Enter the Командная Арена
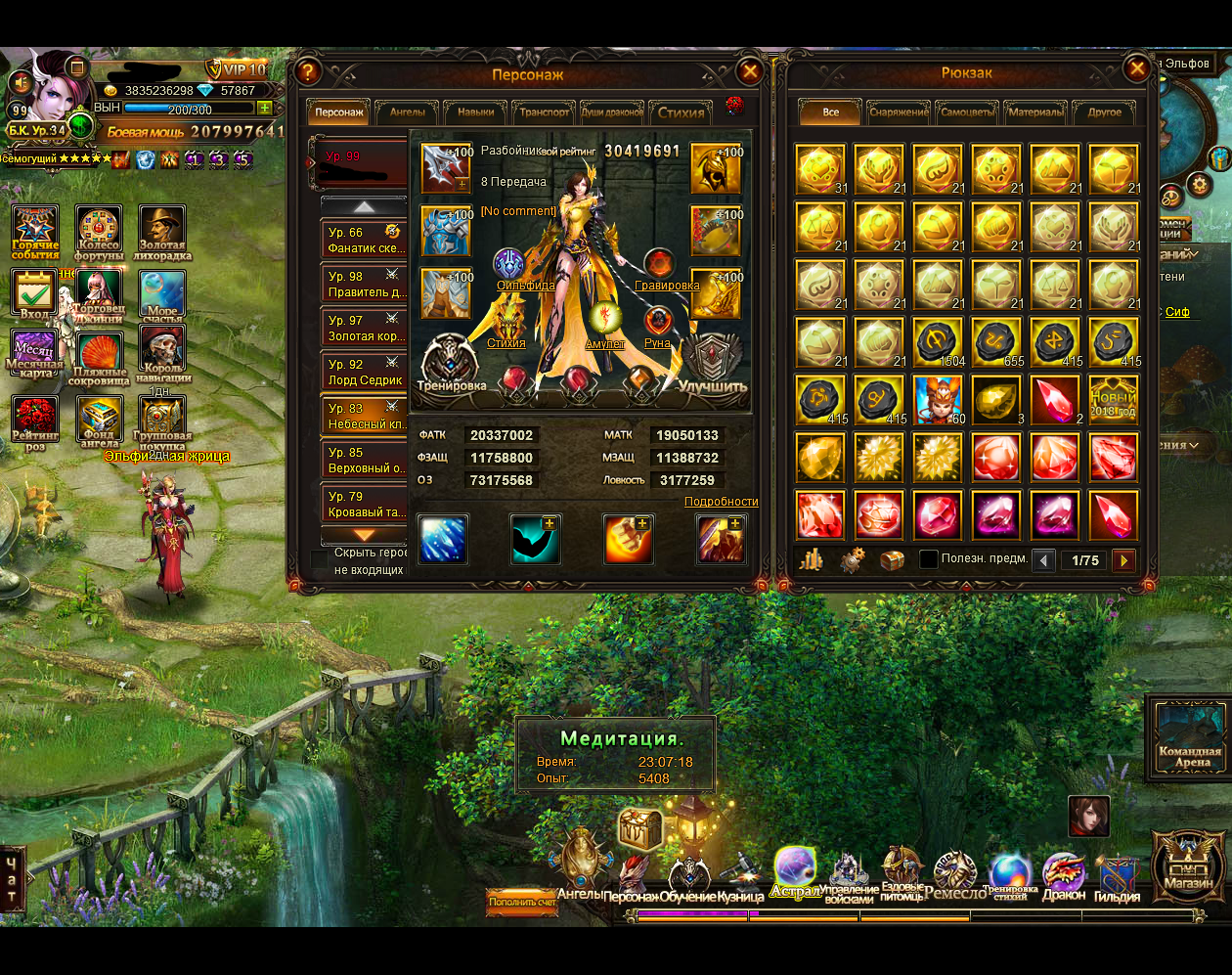This screenshot has height=975, width=1232. [1190, 735]
